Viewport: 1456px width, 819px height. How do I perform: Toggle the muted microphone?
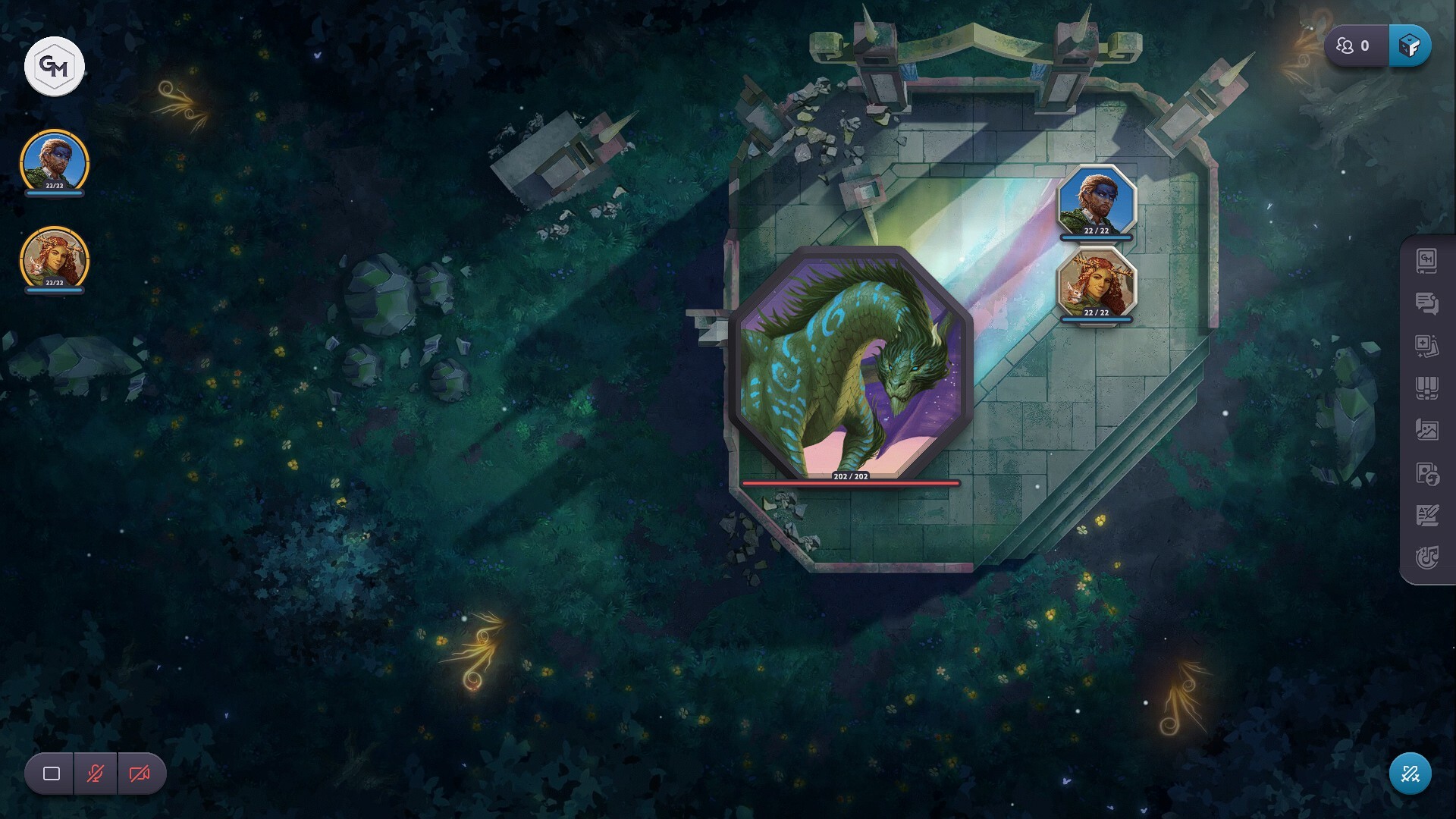click(96, 773)
